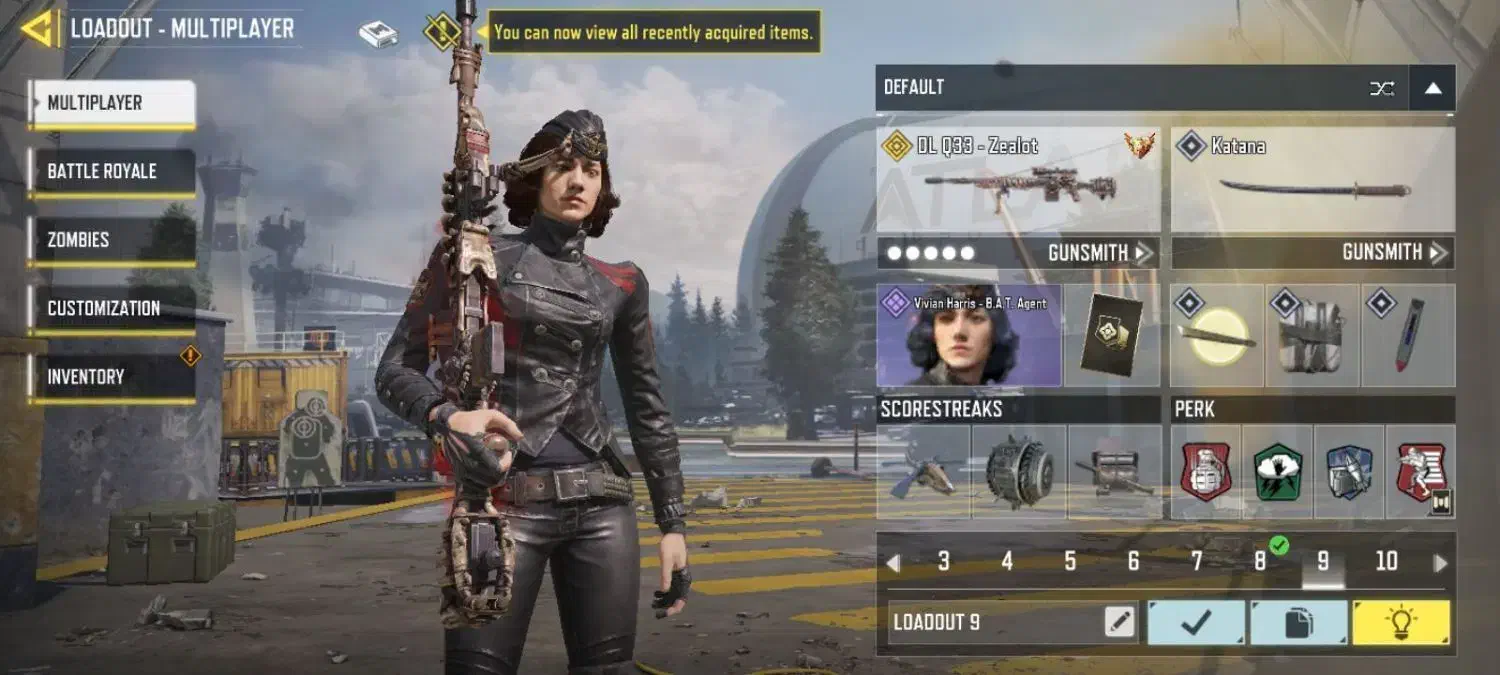Equip this loadout with the checkmark button
The width and height of the screenshot is (1500, 675).
tap(1196, 622)
